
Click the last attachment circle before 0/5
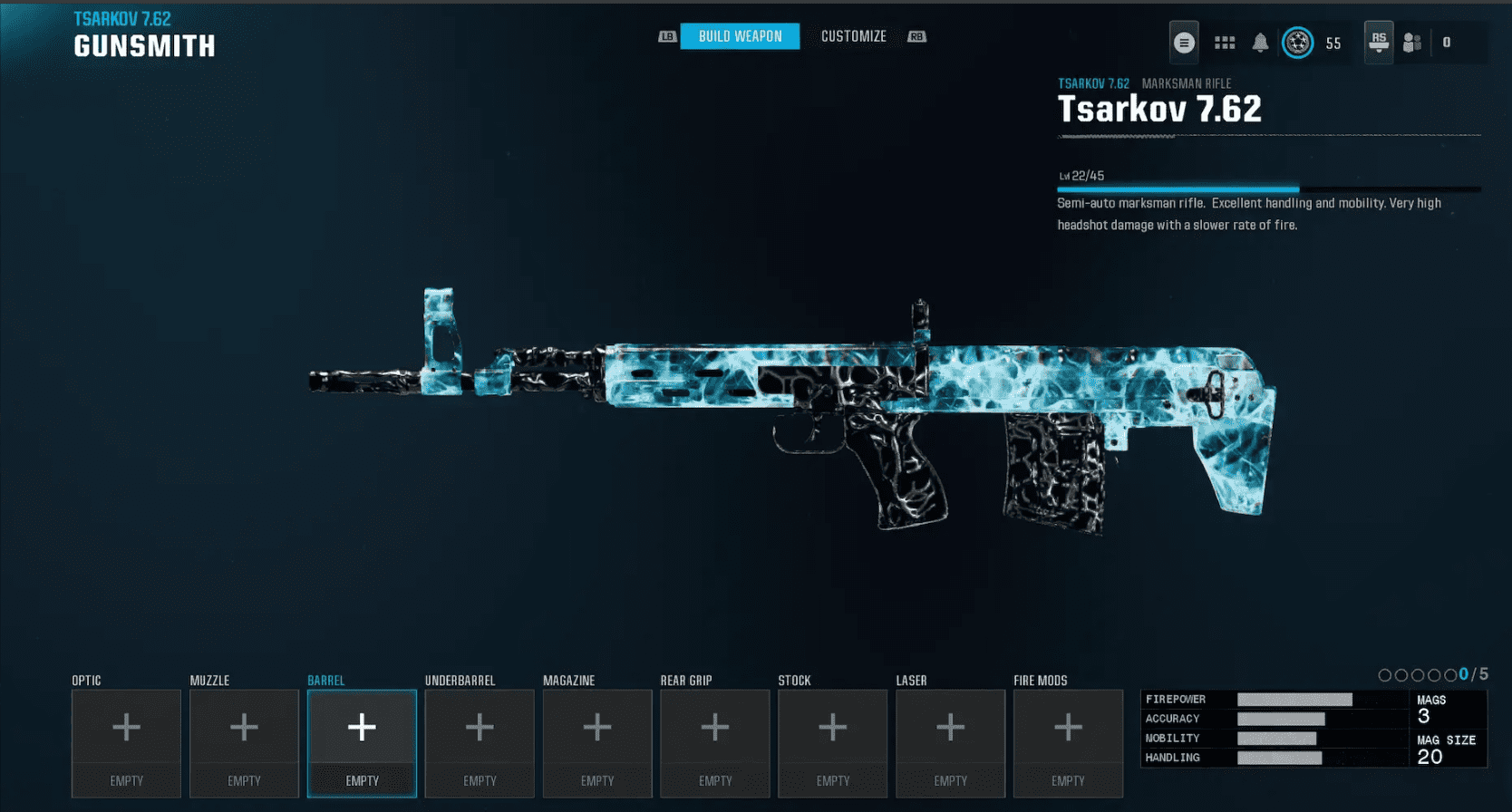pos(1449,674)
